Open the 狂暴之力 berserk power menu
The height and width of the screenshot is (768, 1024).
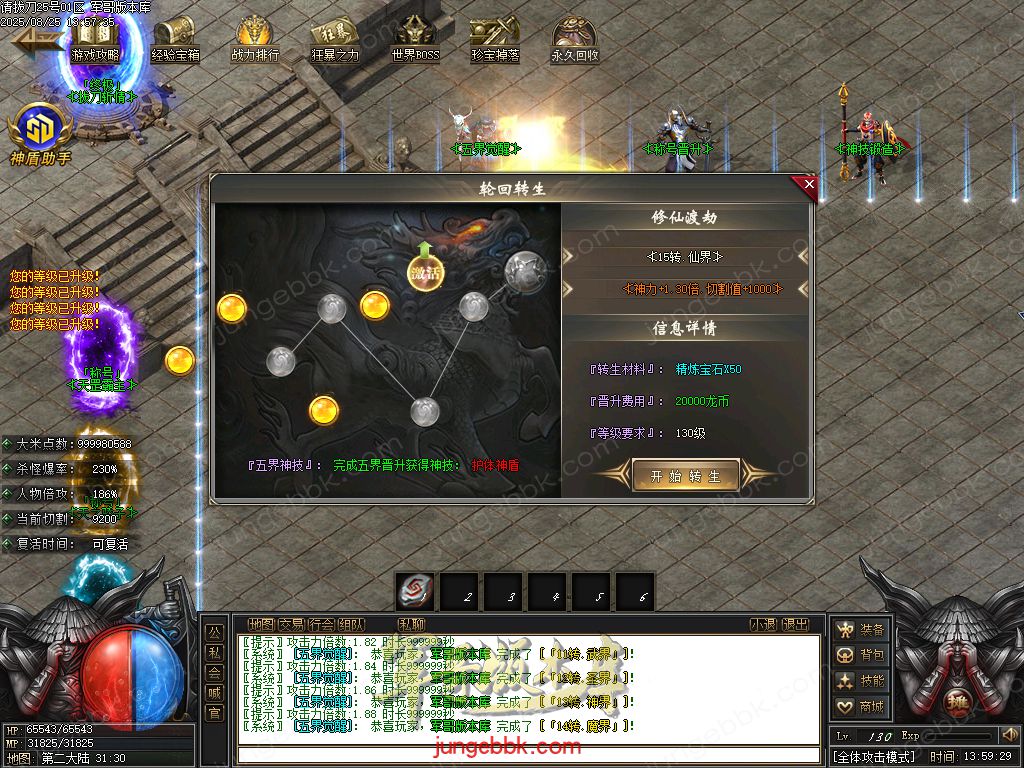(x=335, y=40)
